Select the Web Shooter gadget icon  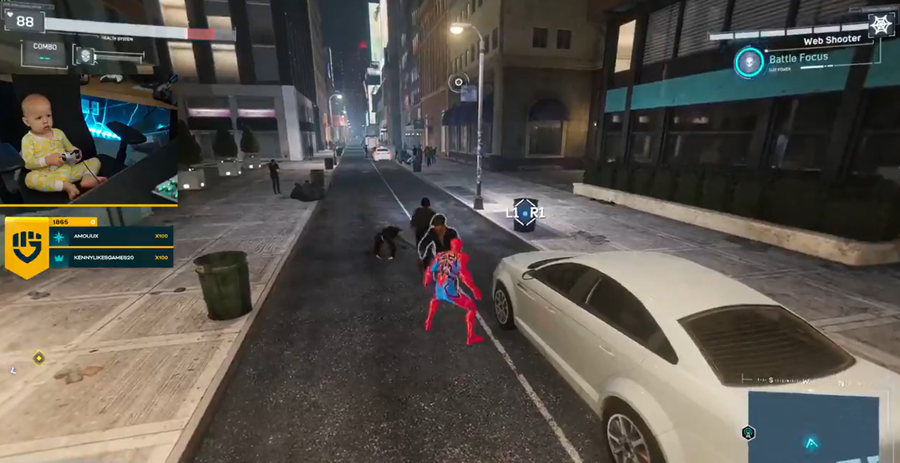(x=880, y=25)
